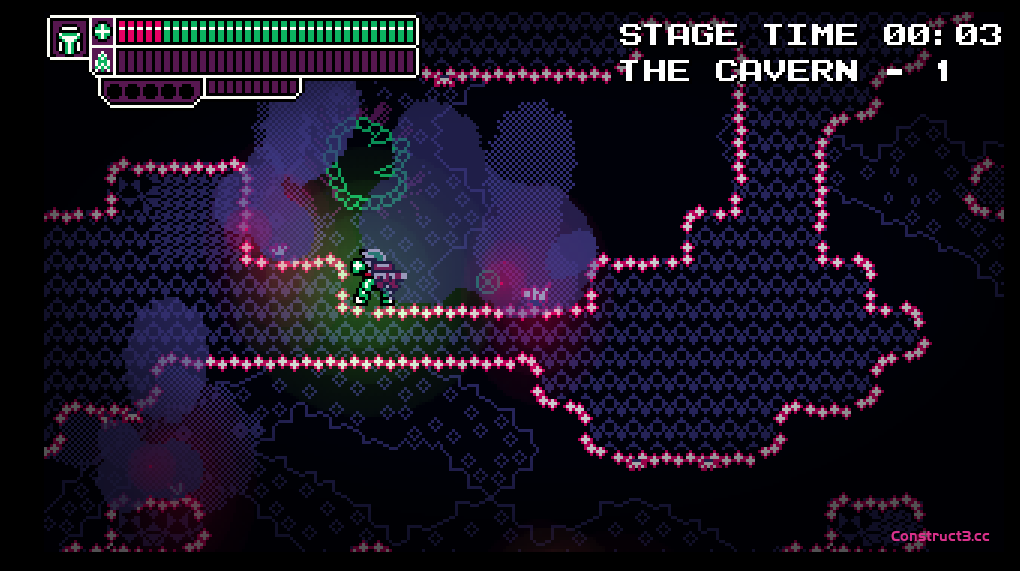Open the Construct3.cc watermark link
1020x571 pixels.
coord(940,536)
